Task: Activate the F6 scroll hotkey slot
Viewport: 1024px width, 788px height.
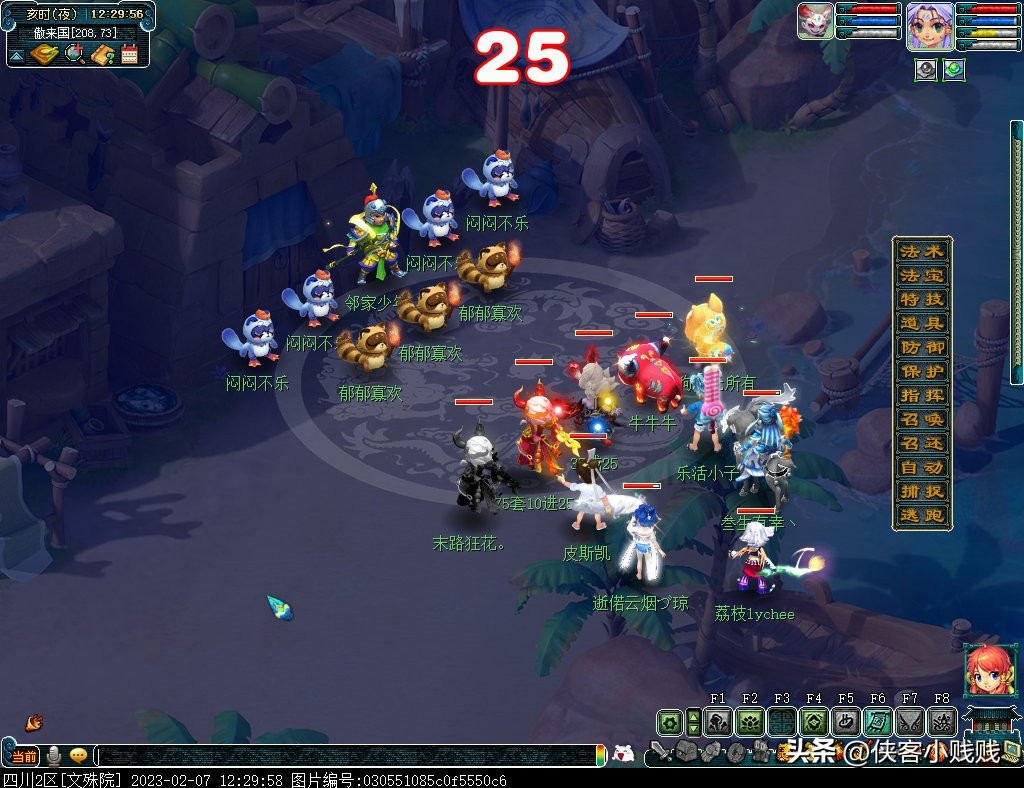Action: (x=878, y=721)
